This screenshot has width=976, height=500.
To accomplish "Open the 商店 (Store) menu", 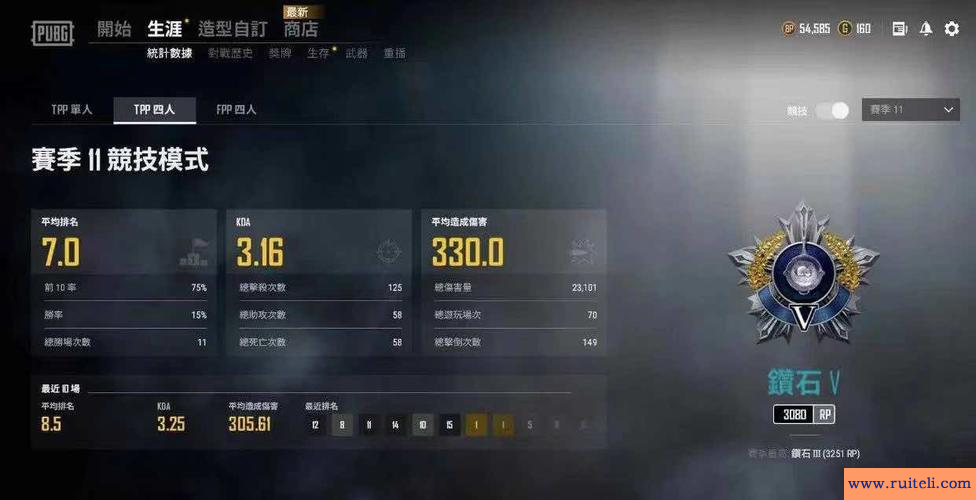I will 300,30.
